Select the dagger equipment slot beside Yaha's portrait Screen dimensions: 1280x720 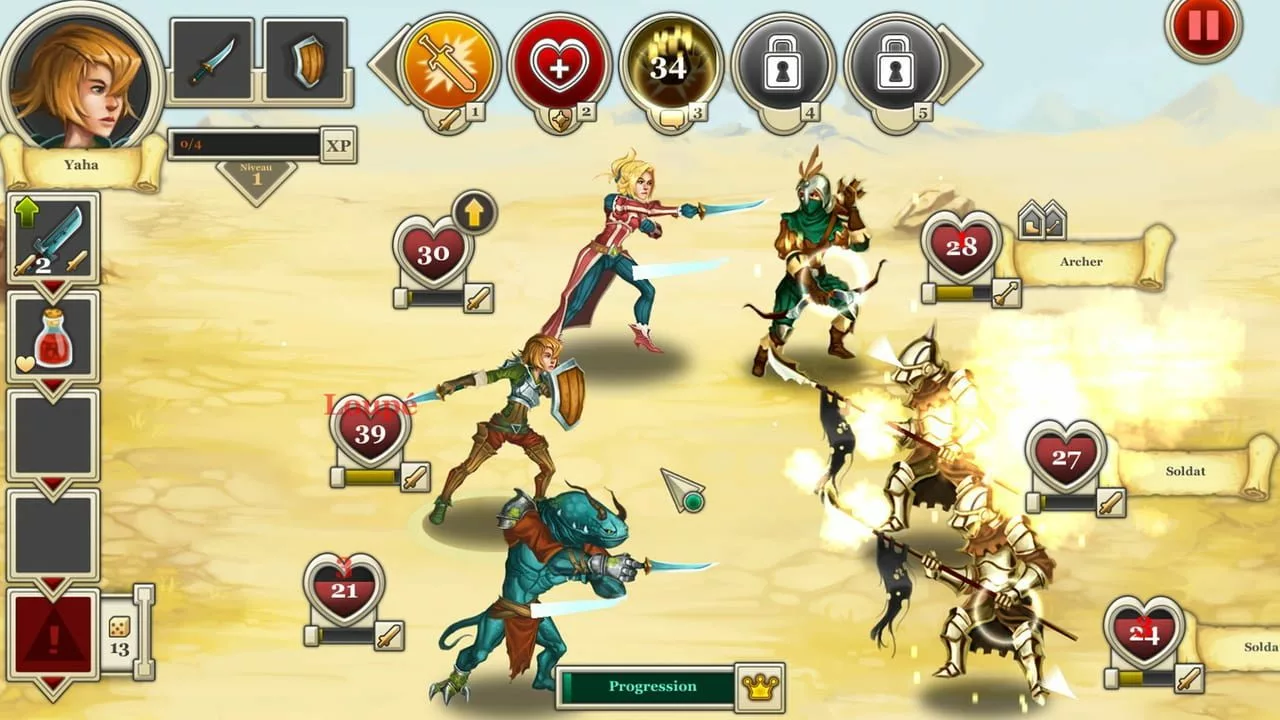click(x=213, y=56)
